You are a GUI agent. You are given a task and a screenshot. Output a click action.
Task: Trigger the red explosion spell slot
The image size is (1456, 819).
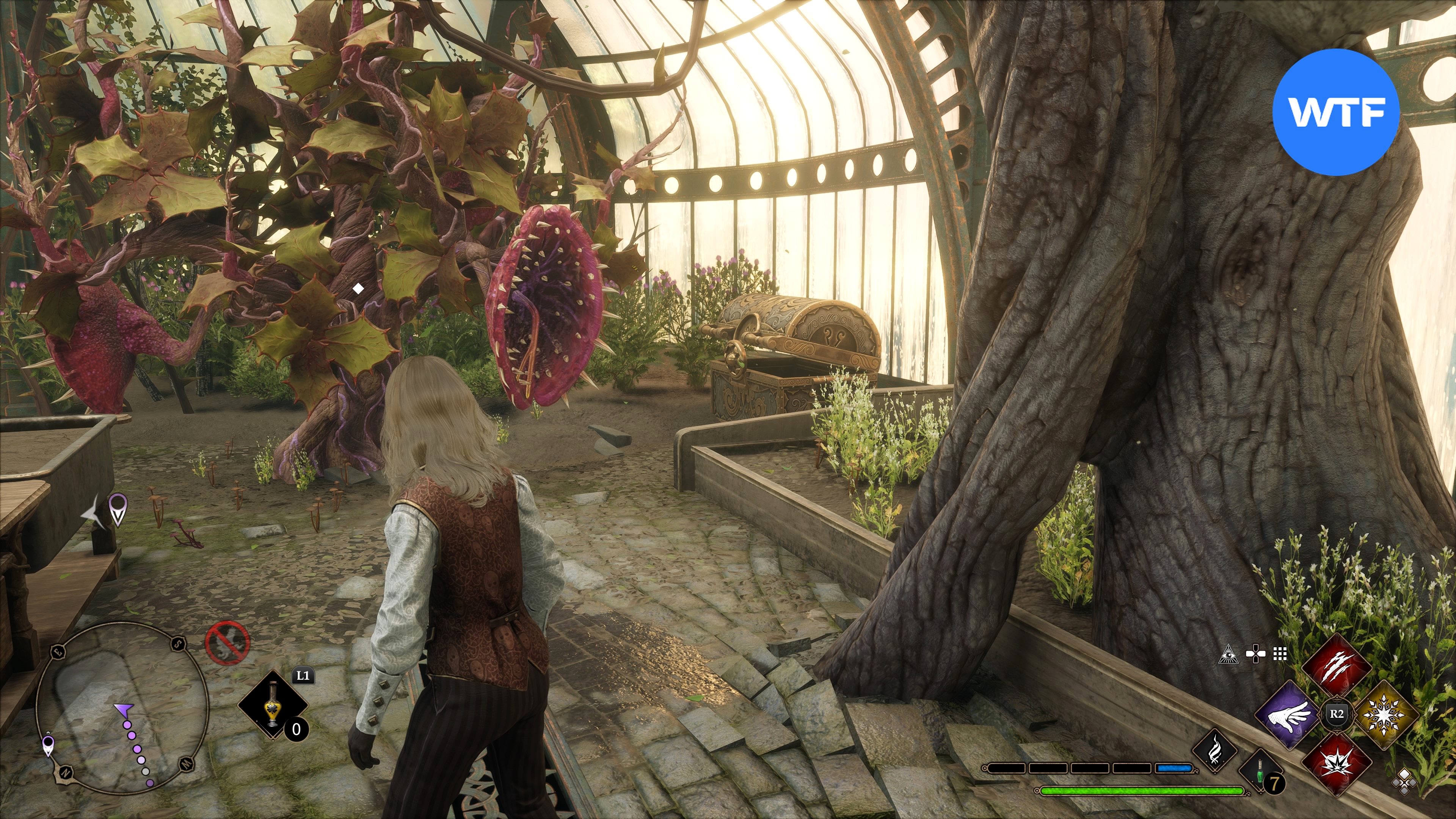(x=1336, y=760)
